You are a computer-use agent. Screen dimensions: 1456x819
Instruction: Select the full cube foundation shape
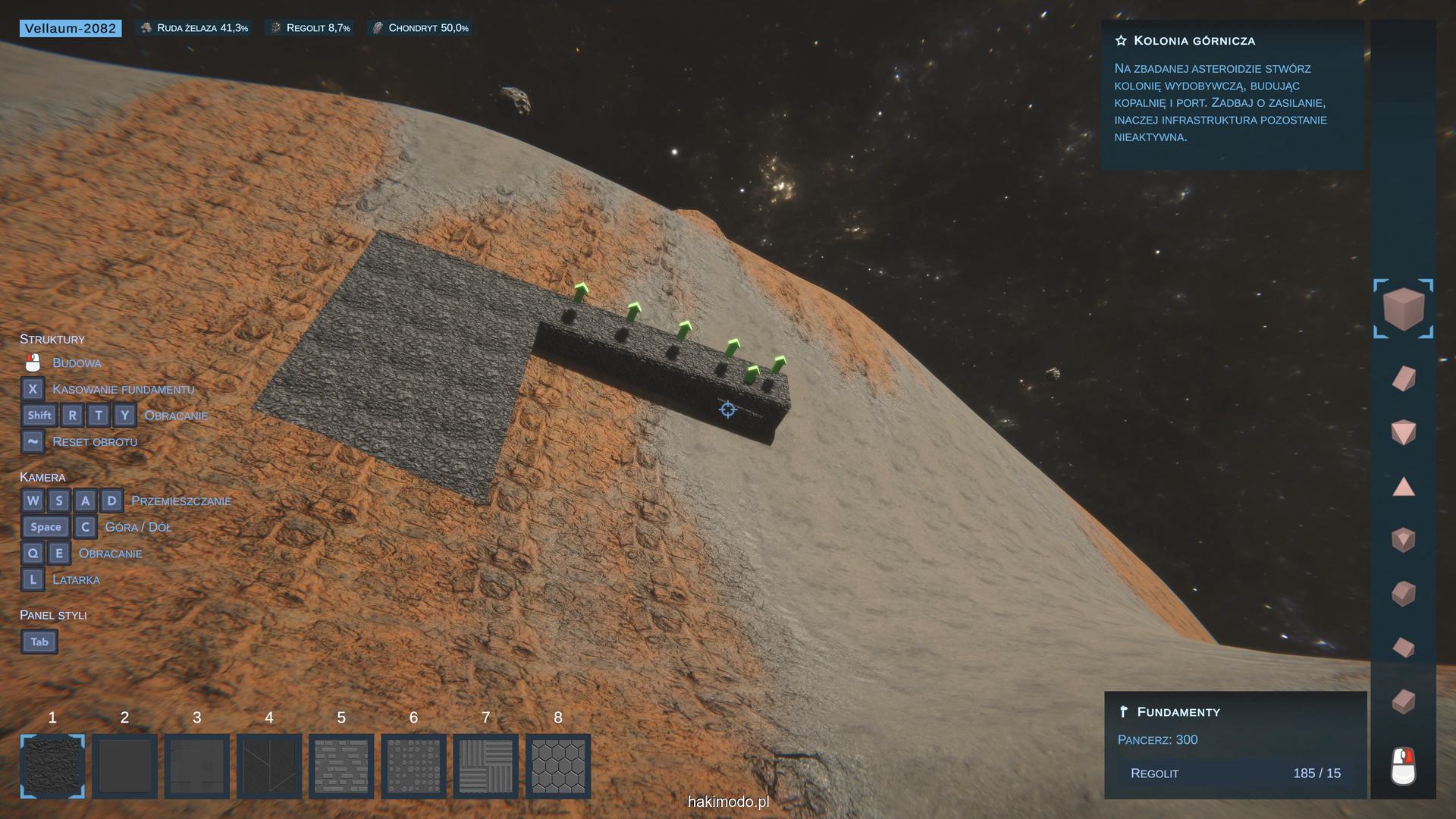[x=1403, y=309]
